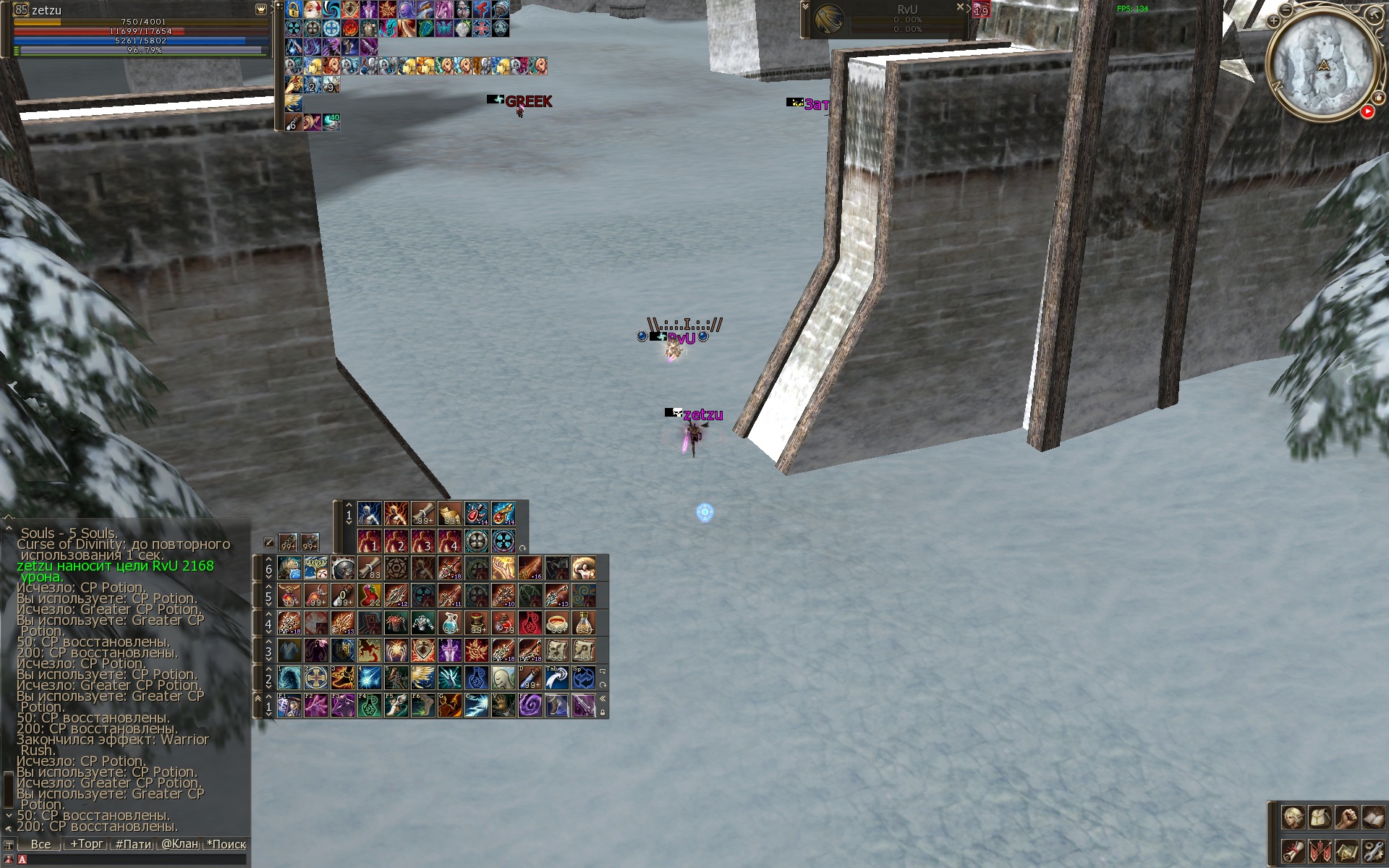Open the actions fist icon
This screenshot has width=1389, height=868.
pos(1346,817)
